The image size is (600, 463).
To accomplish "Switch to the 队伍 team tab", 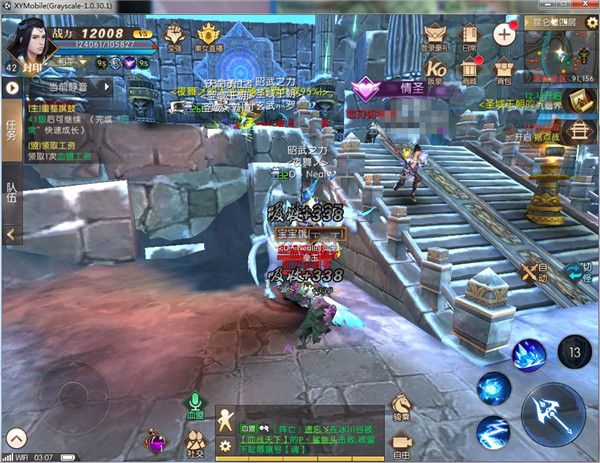I will point(11,191).
